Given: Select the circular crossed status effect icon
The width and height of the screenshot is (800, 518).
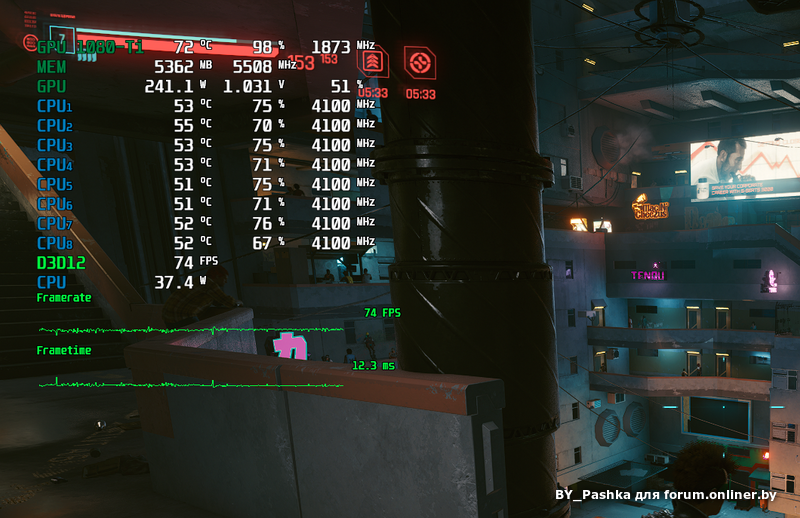Looking at the screenshot, I should click(x=419, y=63).
